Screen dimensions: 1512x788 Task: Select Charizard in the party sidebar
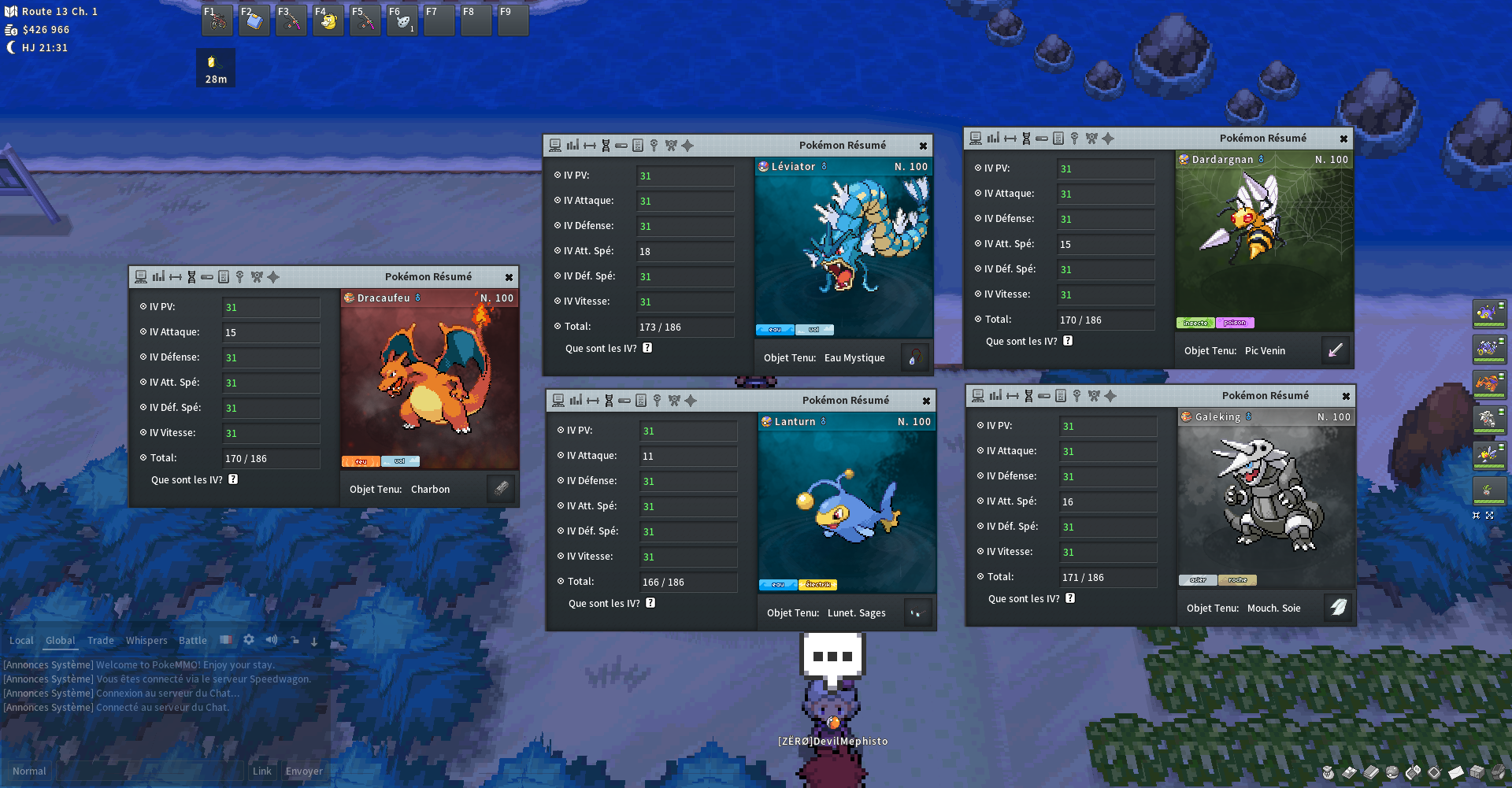tap(1488, 383)
